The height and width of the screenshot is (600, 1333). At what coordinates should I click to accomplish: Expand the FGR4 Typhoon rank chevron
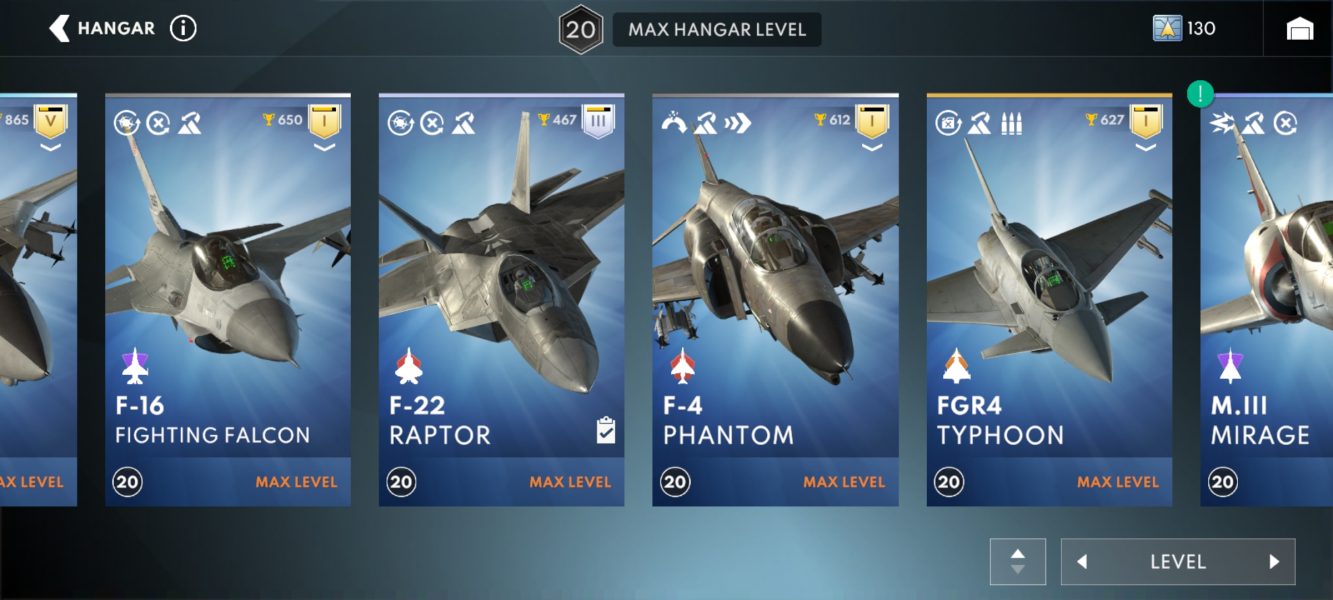point(1146,148)
